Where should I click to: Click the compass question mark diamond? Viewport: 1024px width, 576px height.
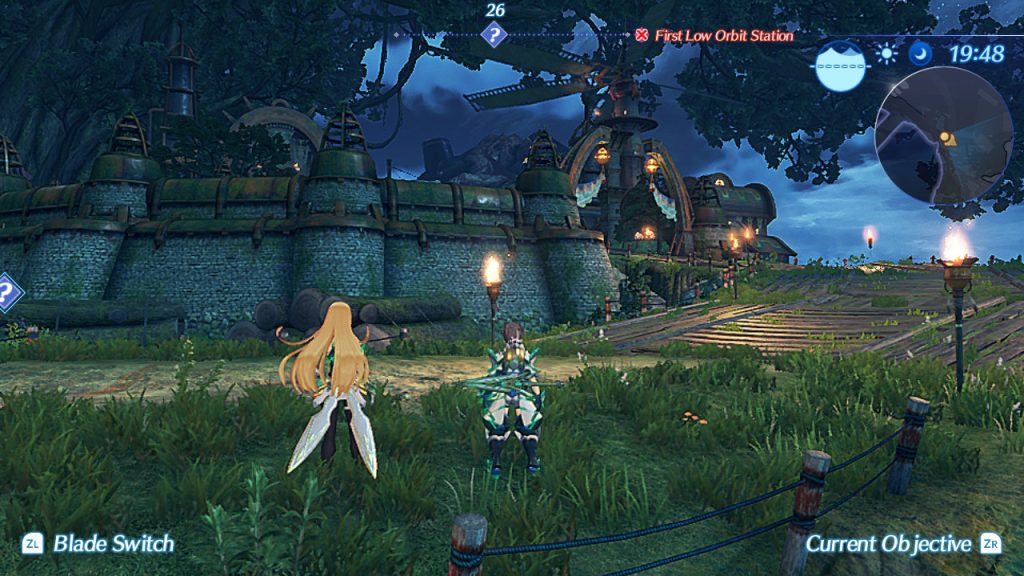(493, 36)
